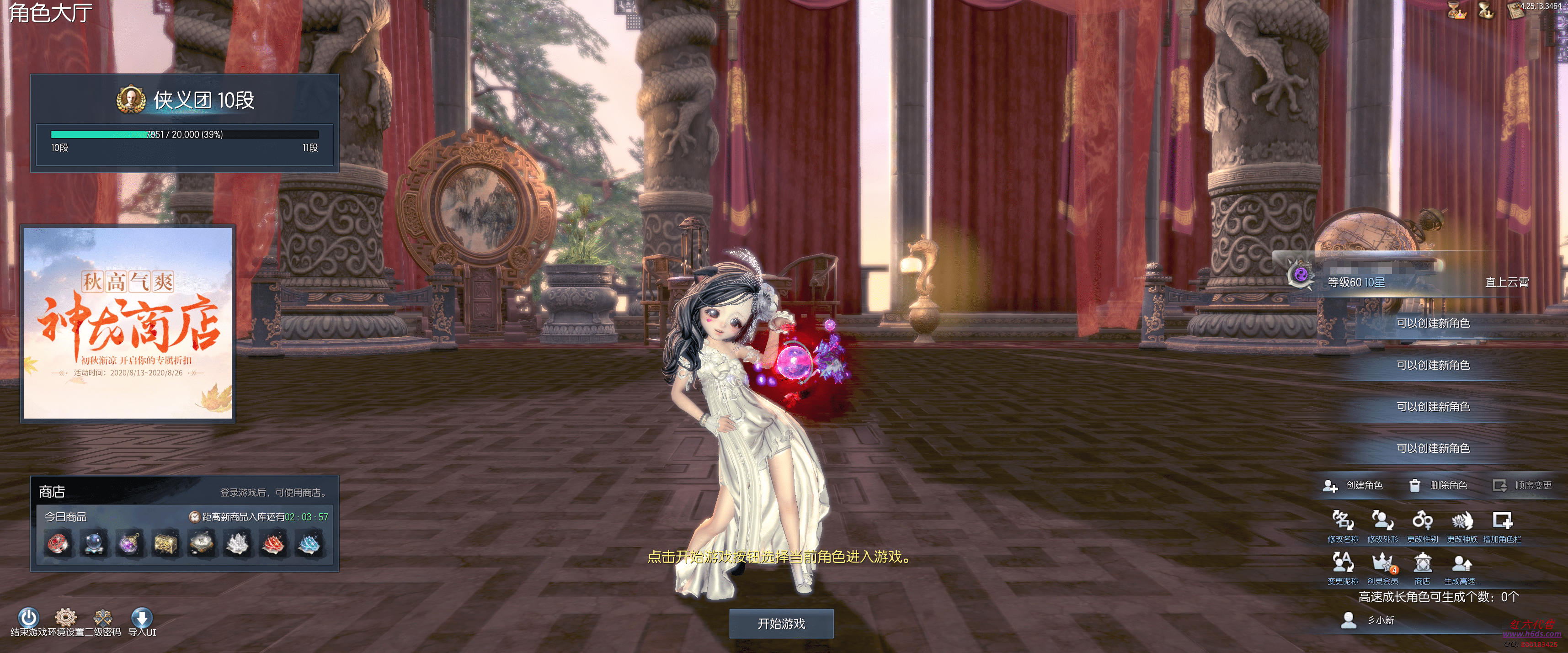Click the 修改名称 rename icon
The width and height of the screenshot is (1568, 653).
click(1342, 521)
